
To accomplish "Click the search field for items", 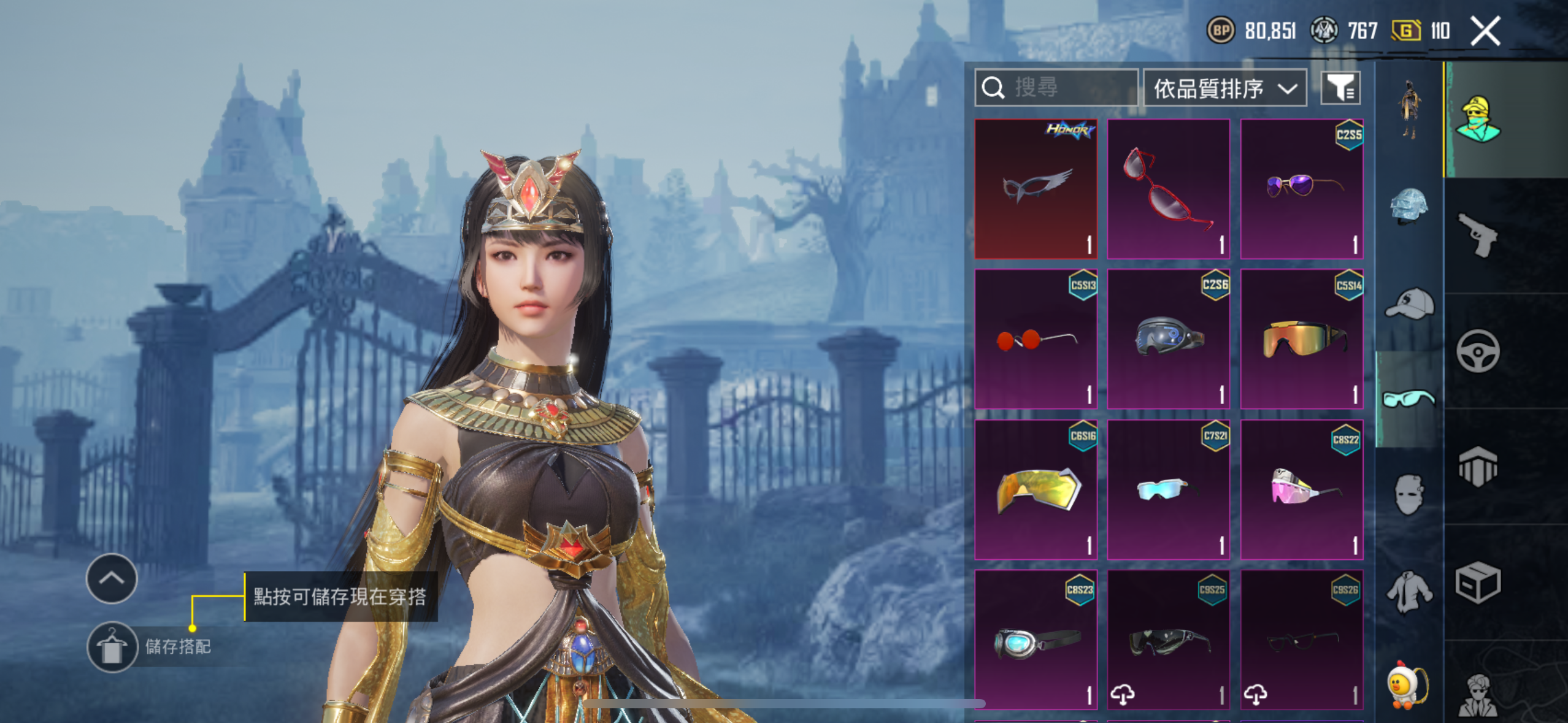I will point(1056,88).
